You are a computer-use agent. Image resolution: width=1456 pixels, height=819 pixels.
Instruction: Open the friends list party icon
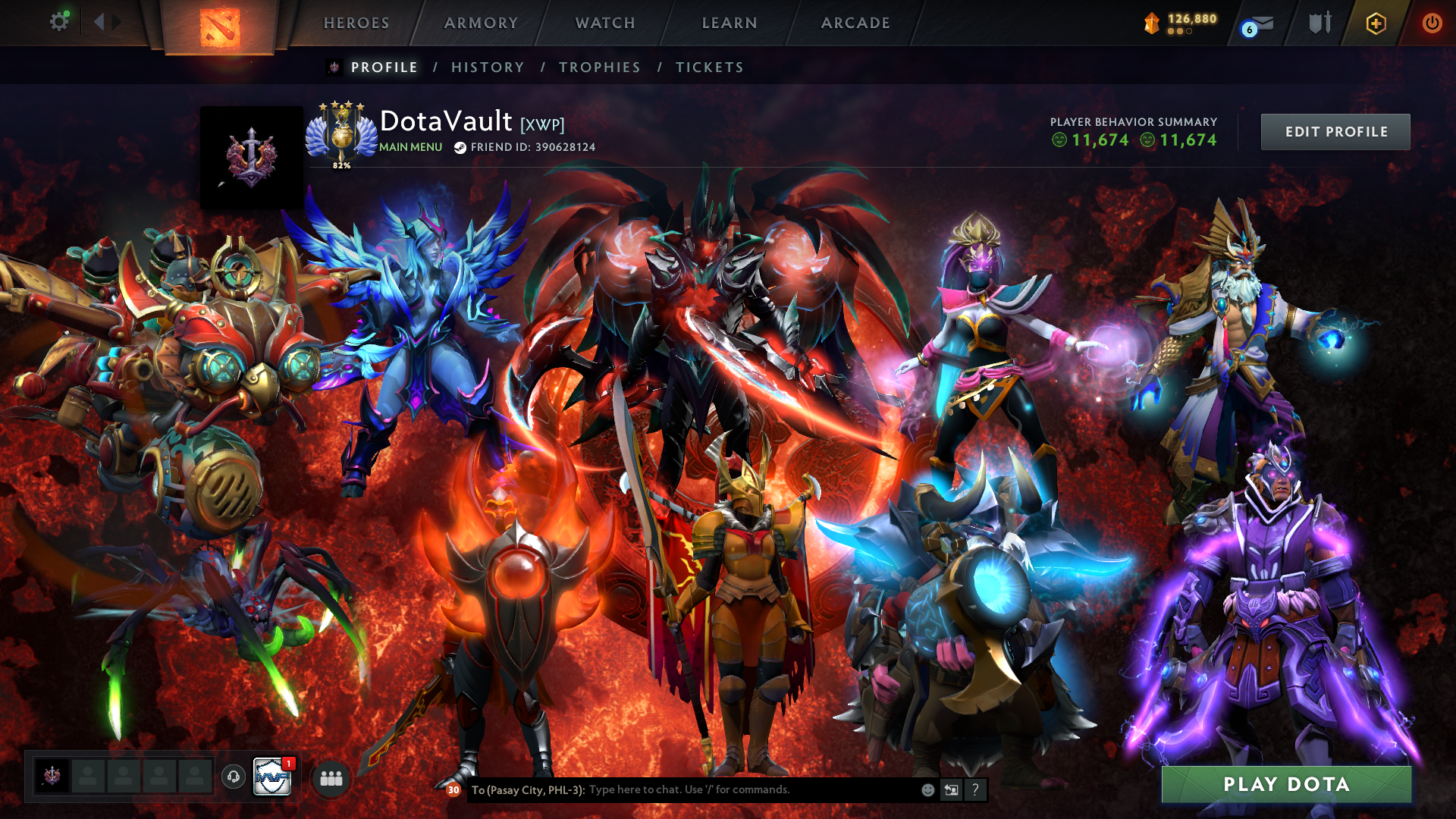[331, 778]
